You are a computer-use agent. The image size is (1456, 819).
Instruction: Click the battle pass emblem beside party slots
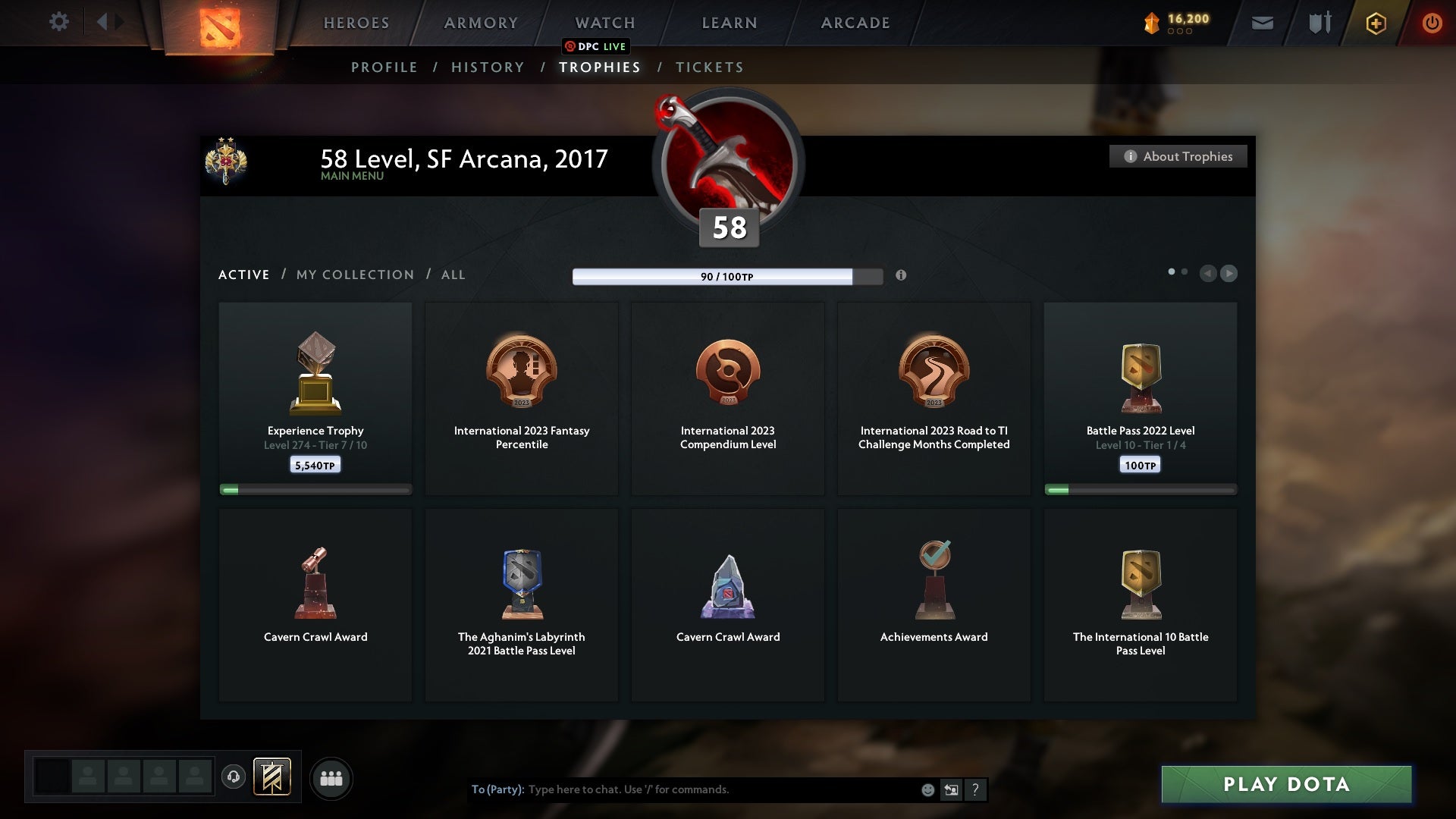point(273,778)
